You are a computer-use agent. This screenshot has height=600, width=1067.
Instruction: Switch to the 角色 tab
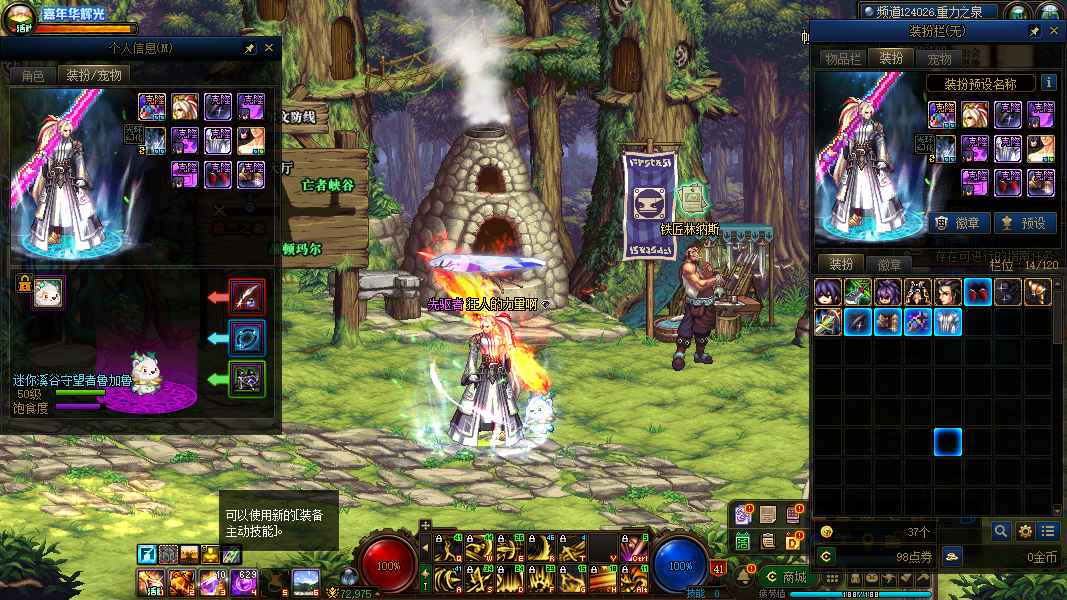click(x=33, y=75)
